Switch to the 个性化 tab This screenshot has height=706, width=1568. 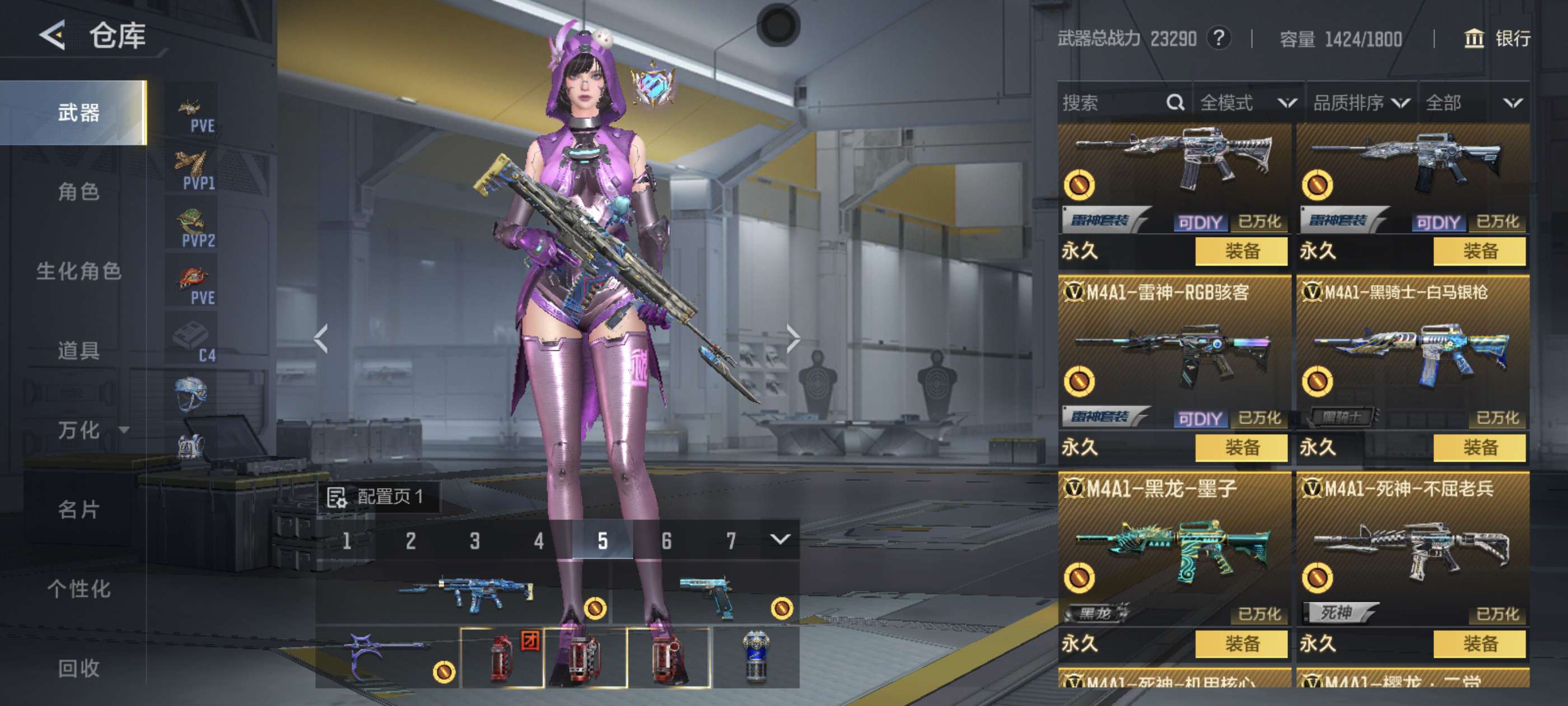click(78, 589)
